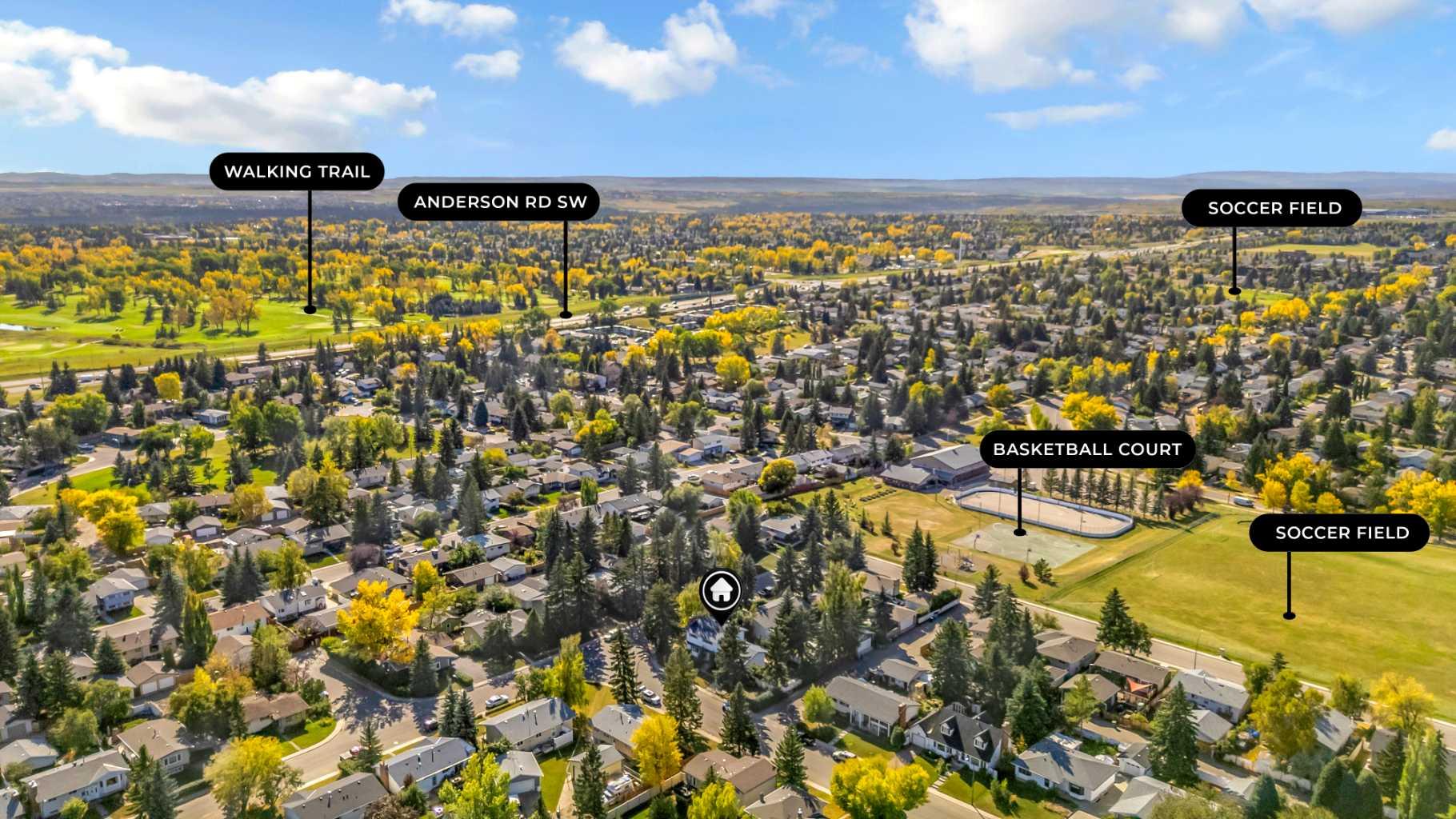Select the Anderson Rd SW label
The image size is (1456, 819).
click(x=500, y=202)
